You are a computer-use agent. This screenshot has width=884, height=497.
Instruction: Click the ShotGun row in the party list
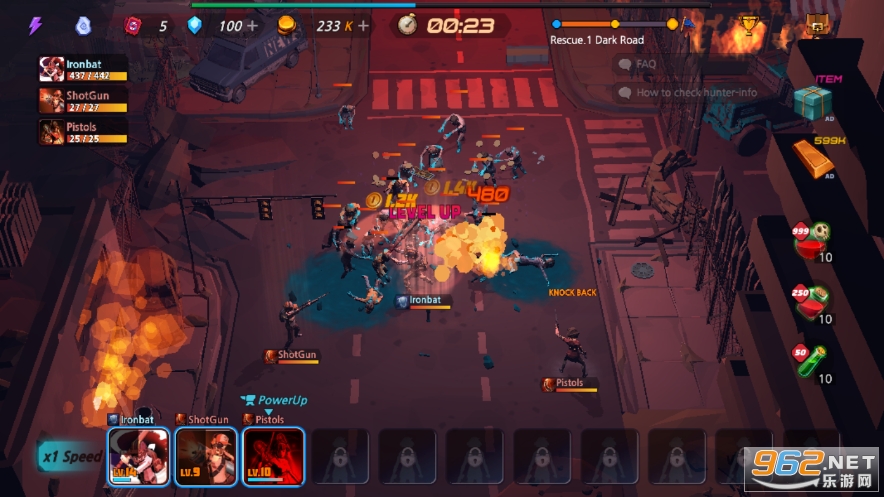coord(83,100)
